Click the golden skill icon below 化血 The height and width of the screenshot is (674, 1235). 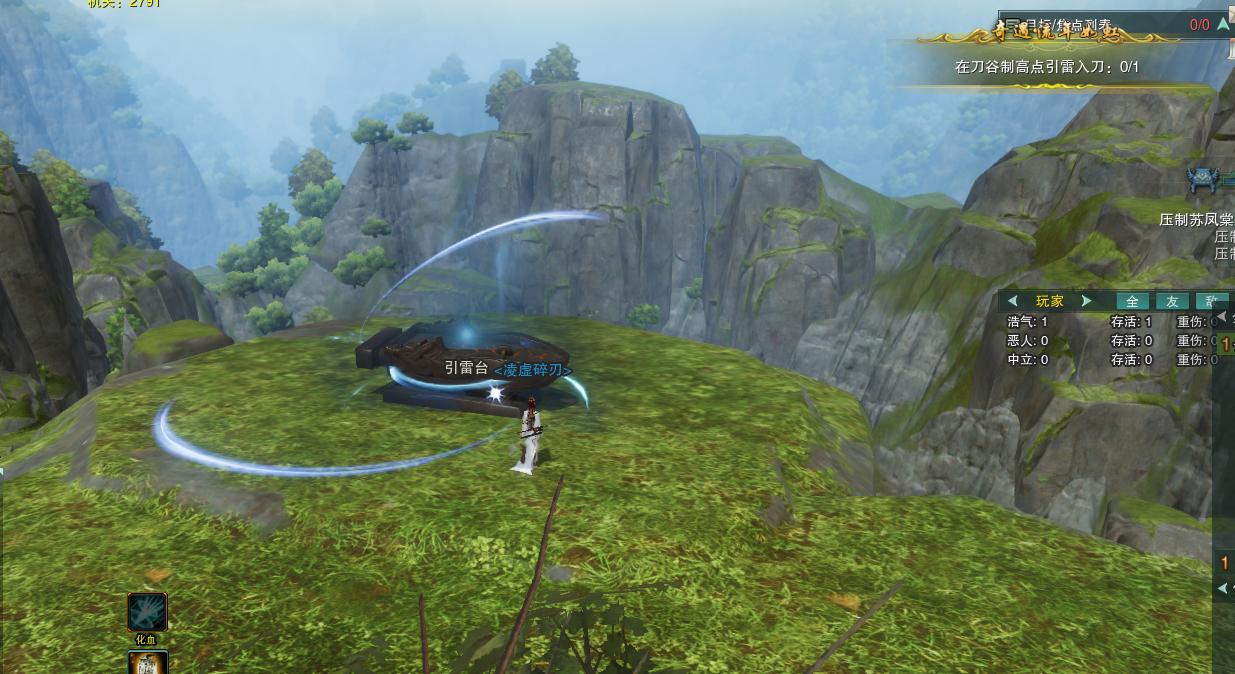click(x=147, y=662)
